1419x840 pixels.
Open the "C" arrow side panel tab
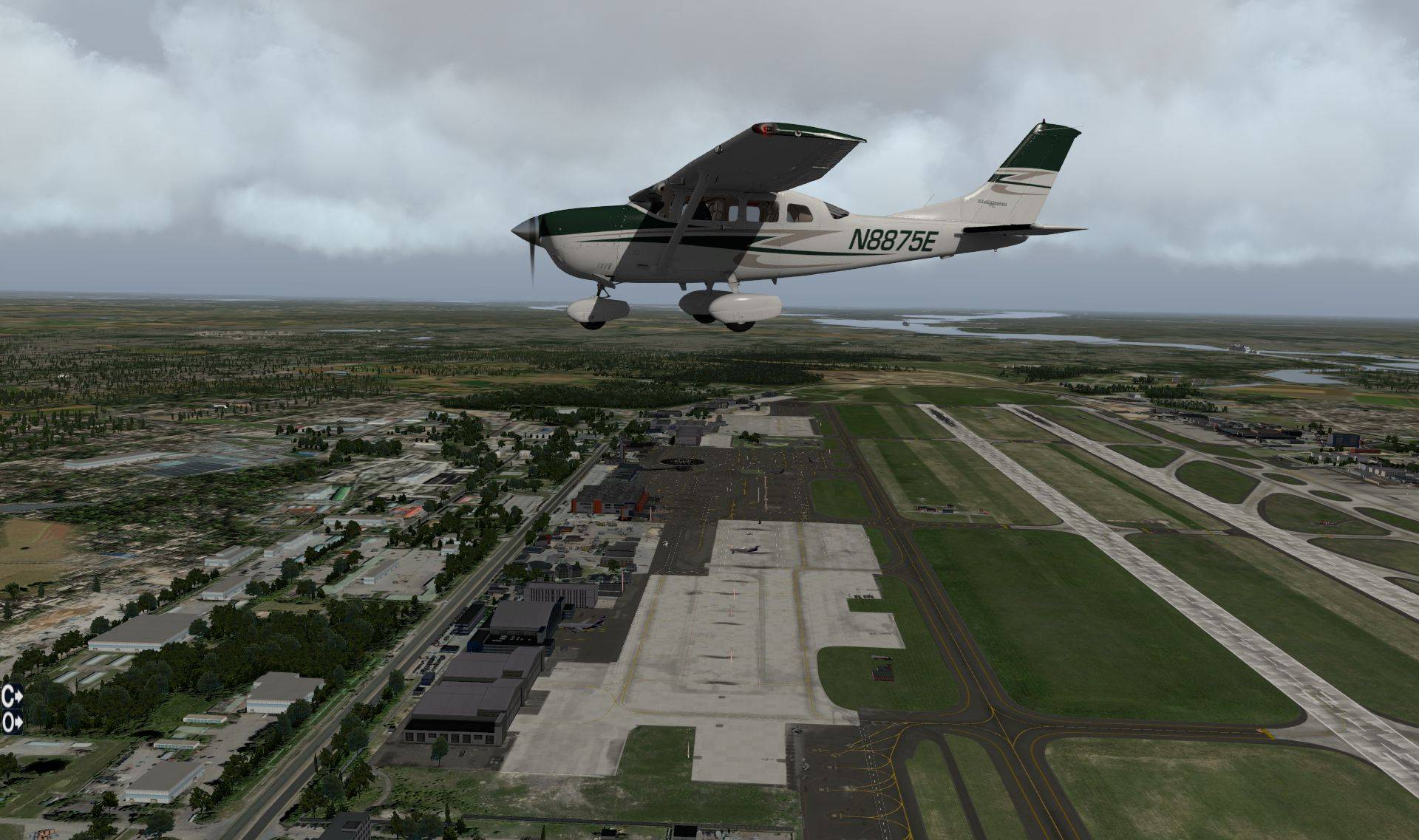click(x=13, y=694)
